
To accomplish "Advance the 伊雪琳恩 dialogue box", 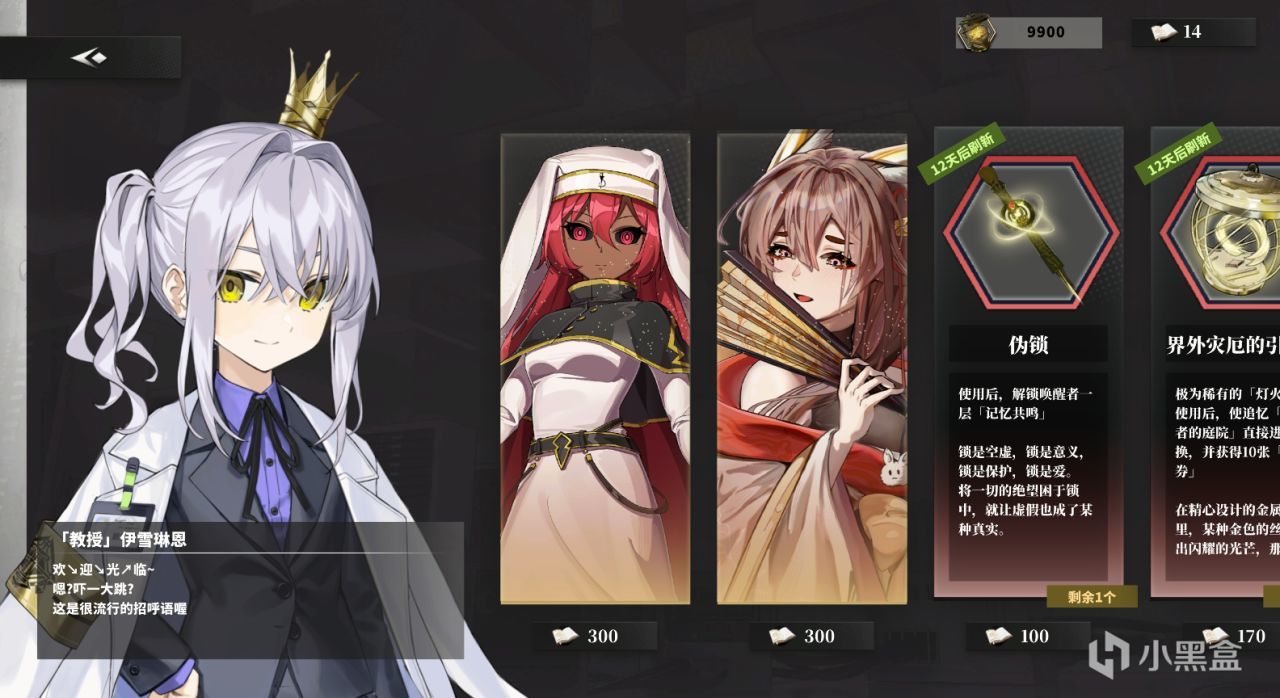I will pos(250,590).
